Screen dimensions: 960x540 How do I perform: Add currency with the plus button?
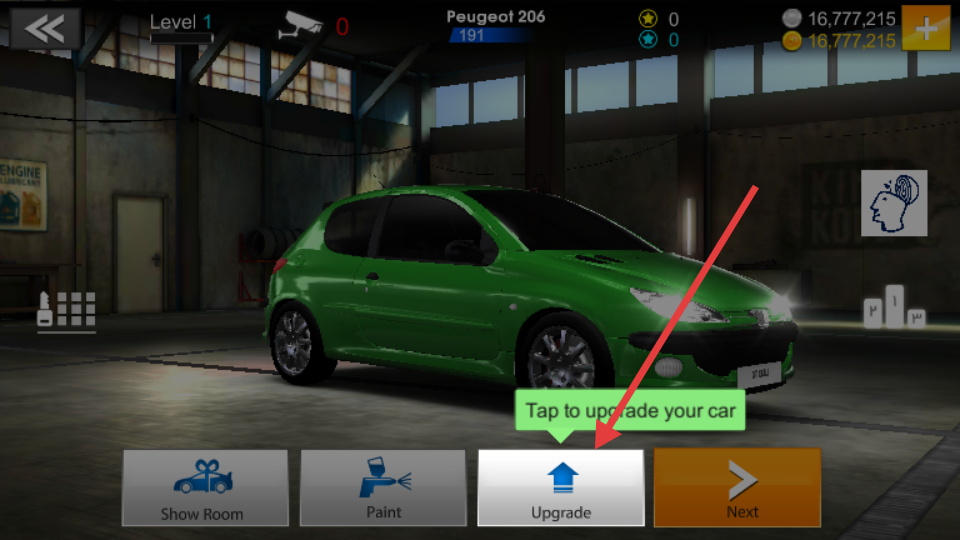tap(925, 28)
